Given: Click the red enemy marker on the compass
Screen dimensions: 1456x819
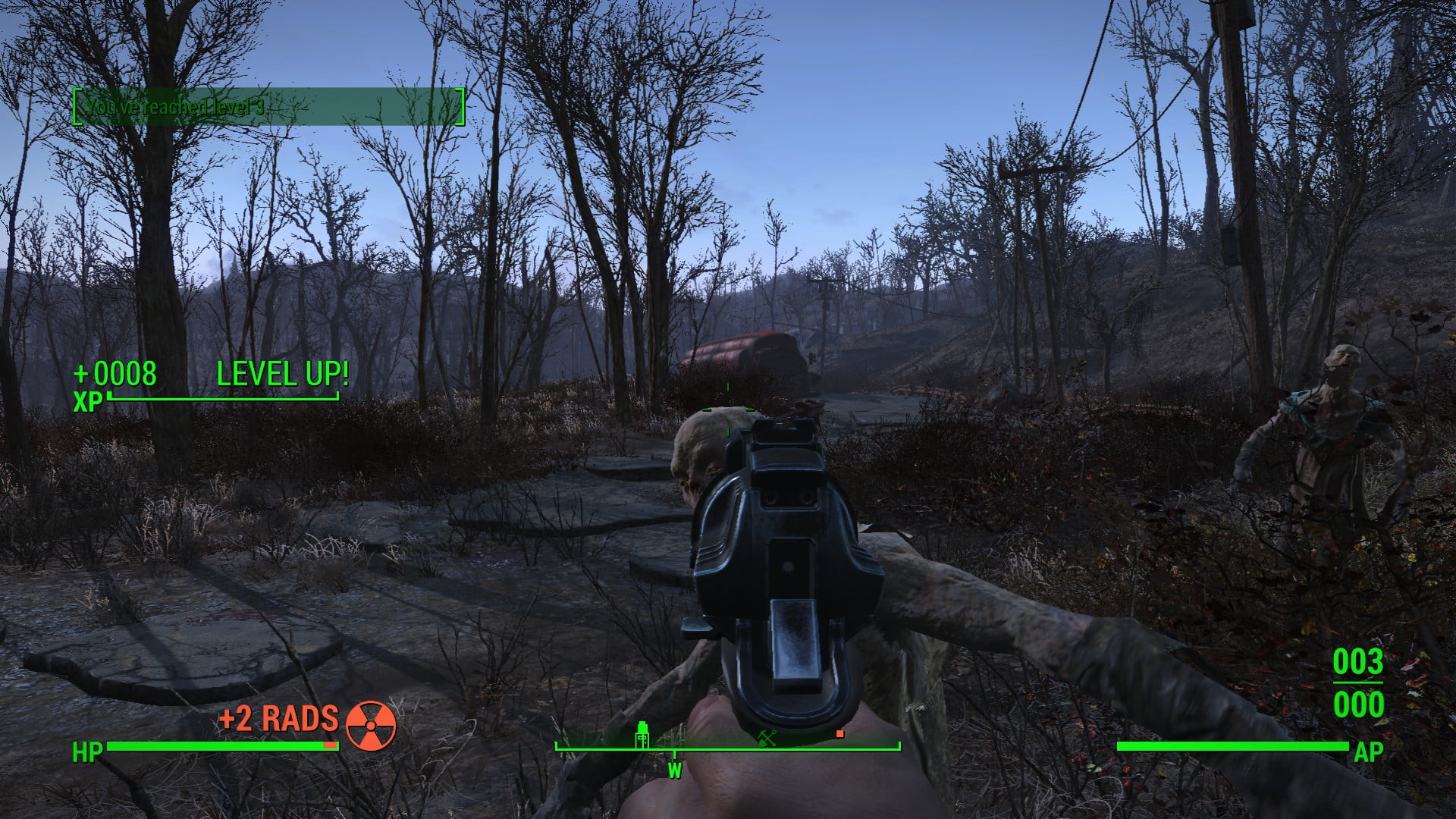Looking at the screenshot, I should pyautogui.click(x=839, y=734).
